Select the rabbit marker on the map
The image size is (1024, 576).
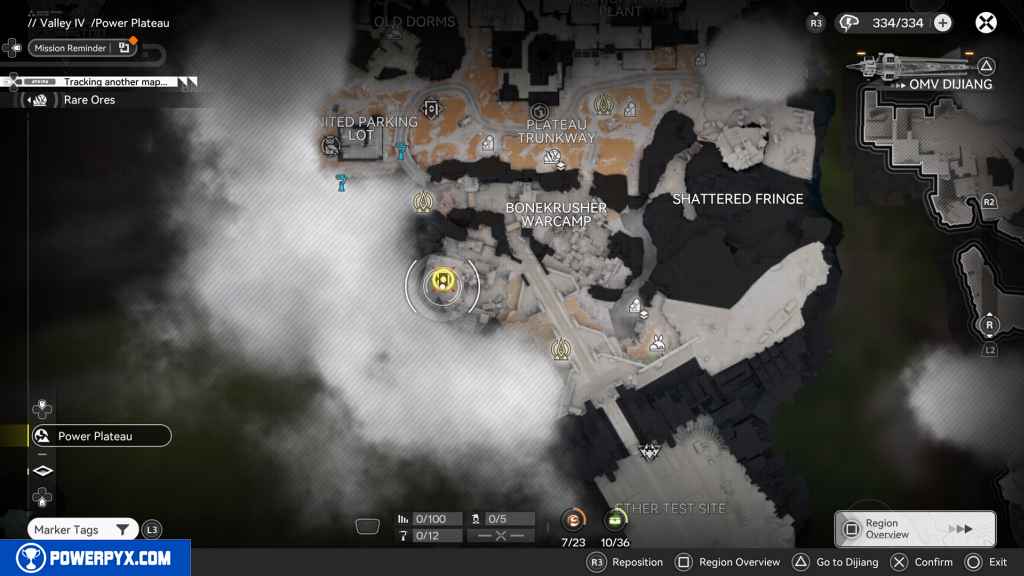tap(657, 343)
